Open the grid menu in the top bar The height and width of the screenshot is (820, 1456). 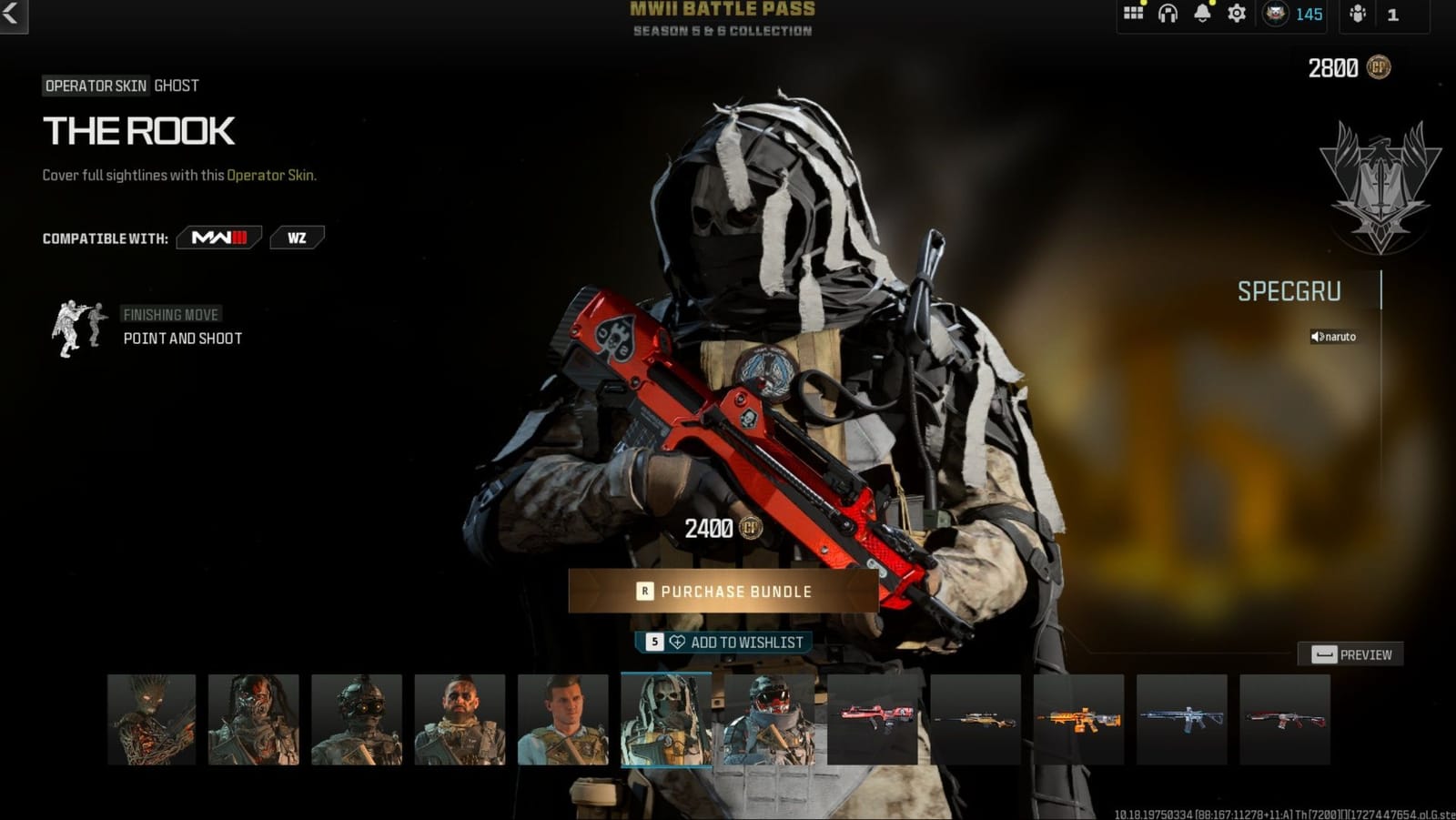tap(1132, 13)
